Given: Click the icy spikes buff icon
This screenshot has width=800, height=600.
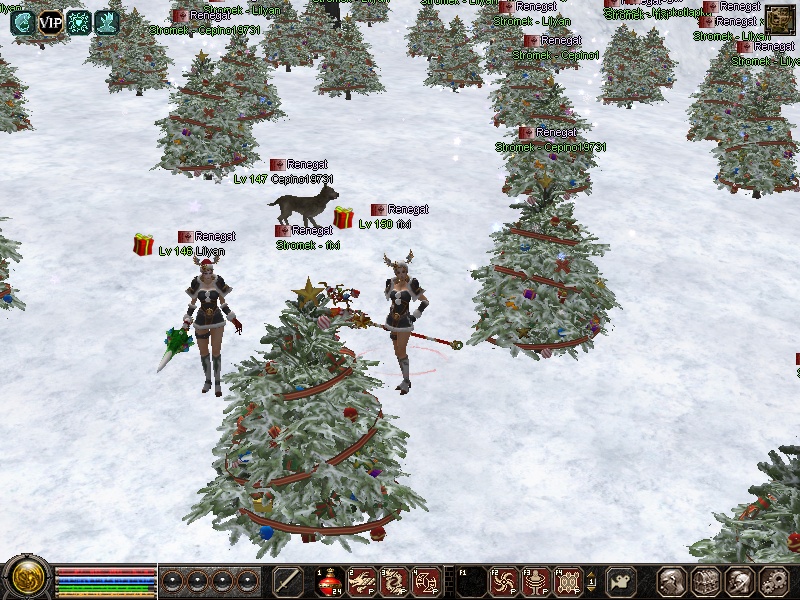Looking at the screenshot, I should 106,22.
